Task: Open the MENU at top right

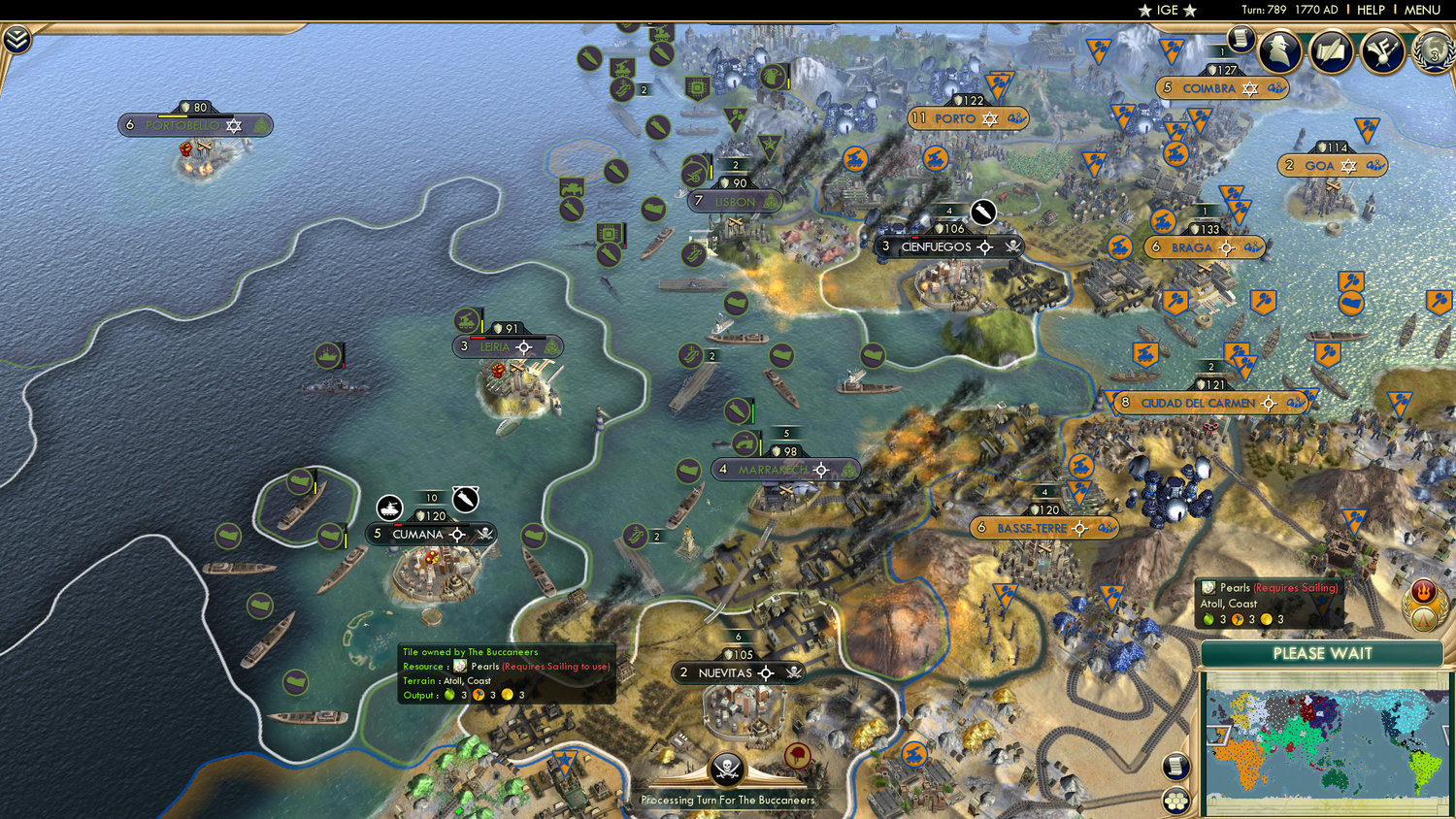Action: click(x=1419, y=10)
